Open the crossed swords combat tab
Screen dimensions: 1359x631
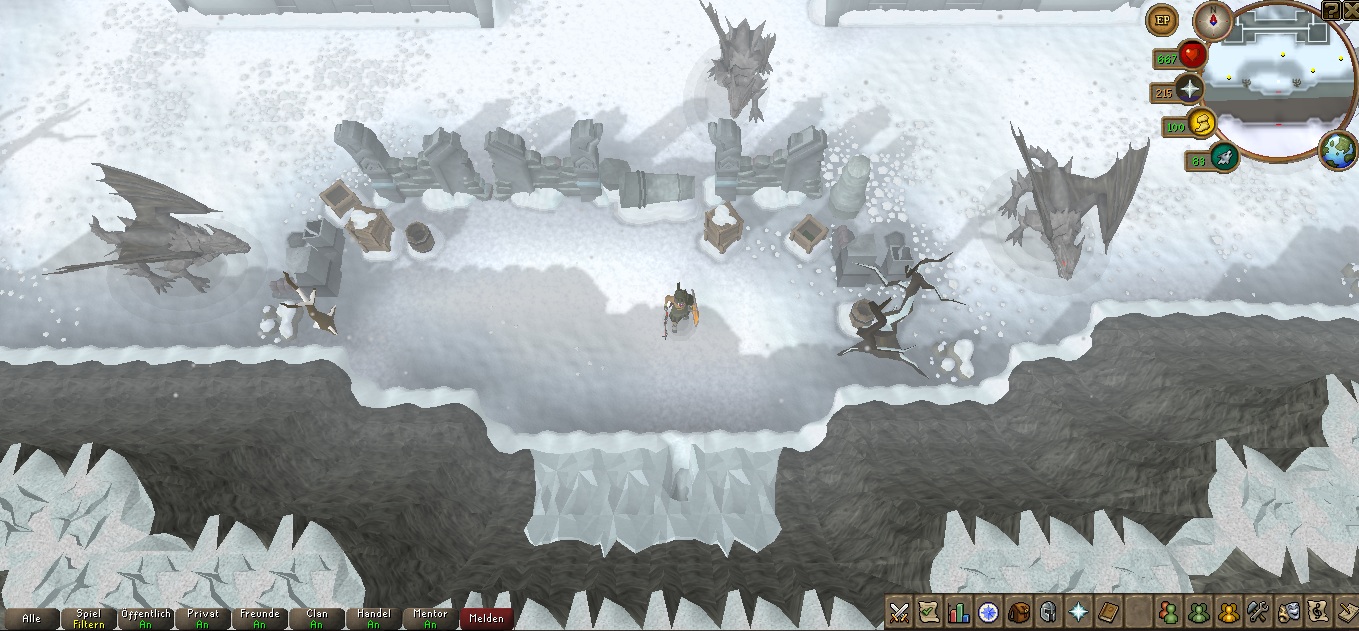point(899,610)
